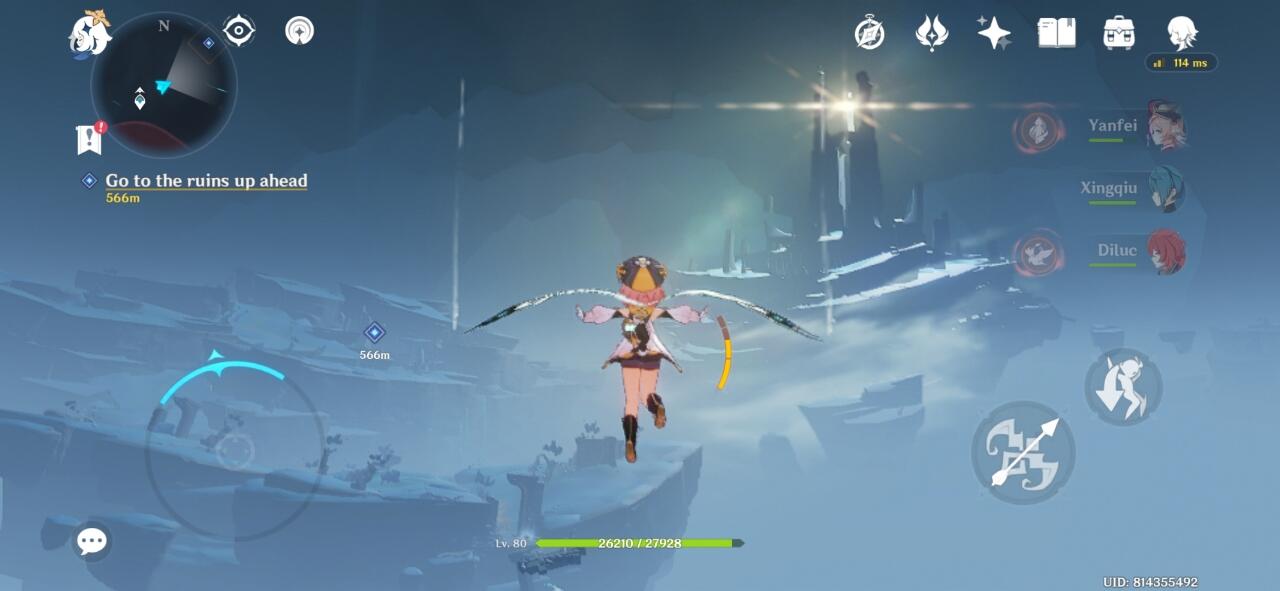Select 'Go to the ruins up ahead' objective
The height and width of the screenshot is (591, 1280).
[206, 181]
